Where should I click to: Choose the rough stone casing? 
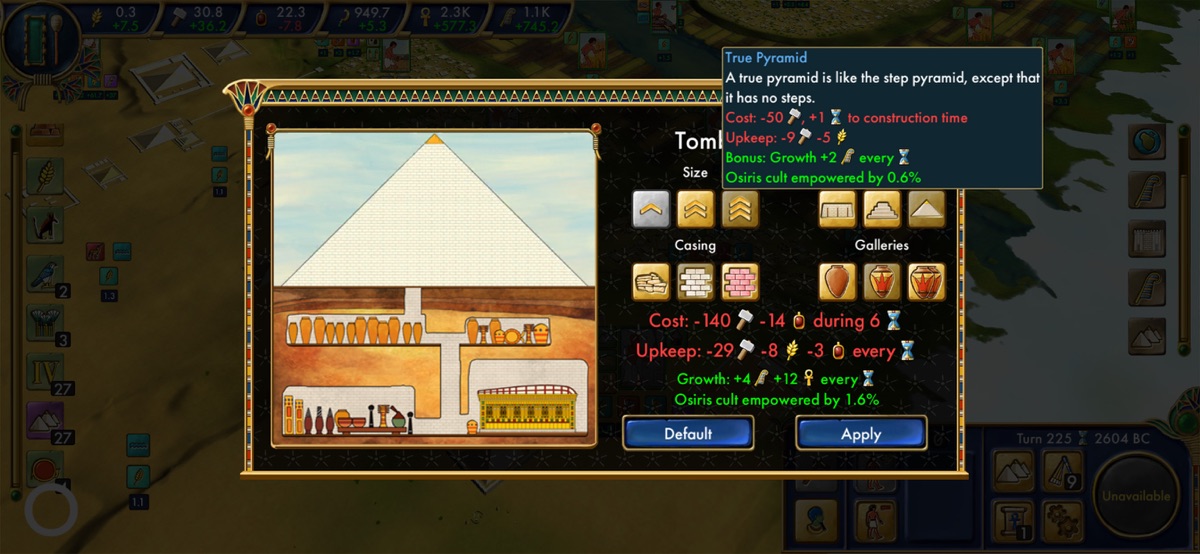(x=652, y=282)
